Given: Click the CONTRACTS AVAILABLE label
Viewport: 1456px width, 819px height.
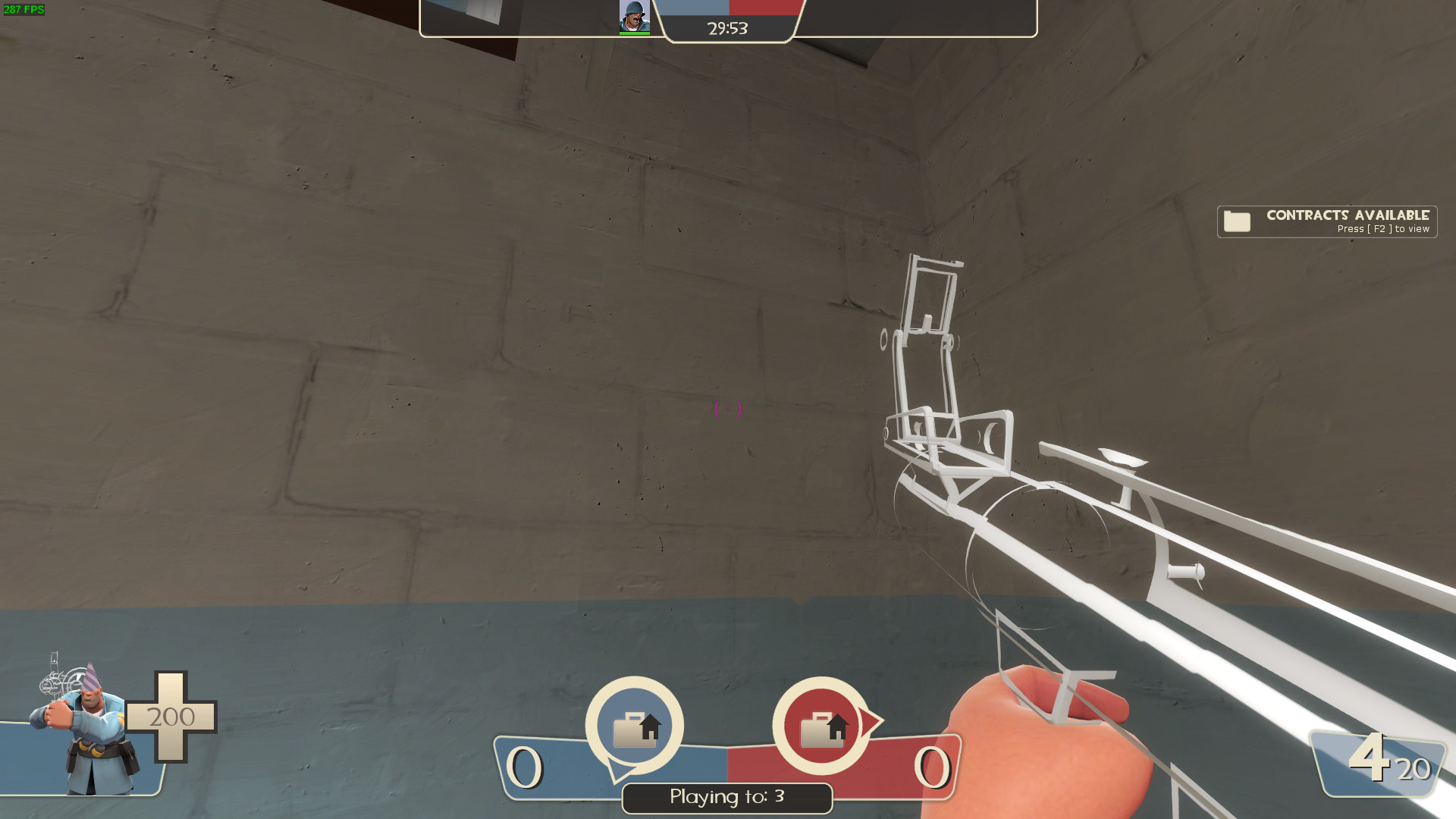Looking at the screenshot, I should [x=1347, y=215].
